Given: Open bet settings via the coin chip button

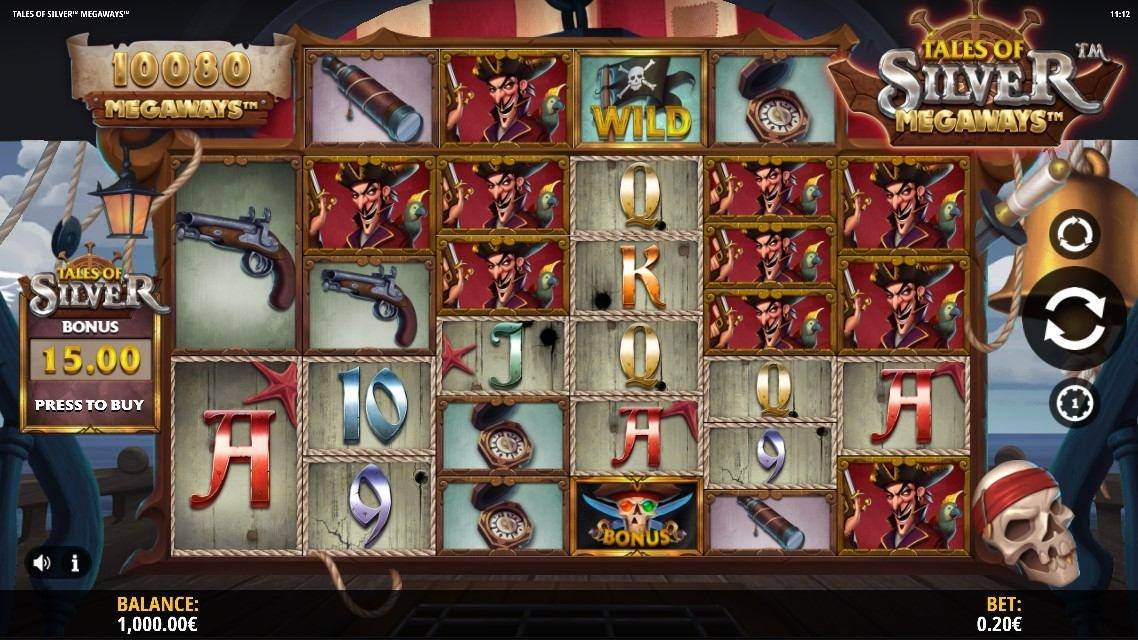Looking at the screenshot, I should [1075, 403].
